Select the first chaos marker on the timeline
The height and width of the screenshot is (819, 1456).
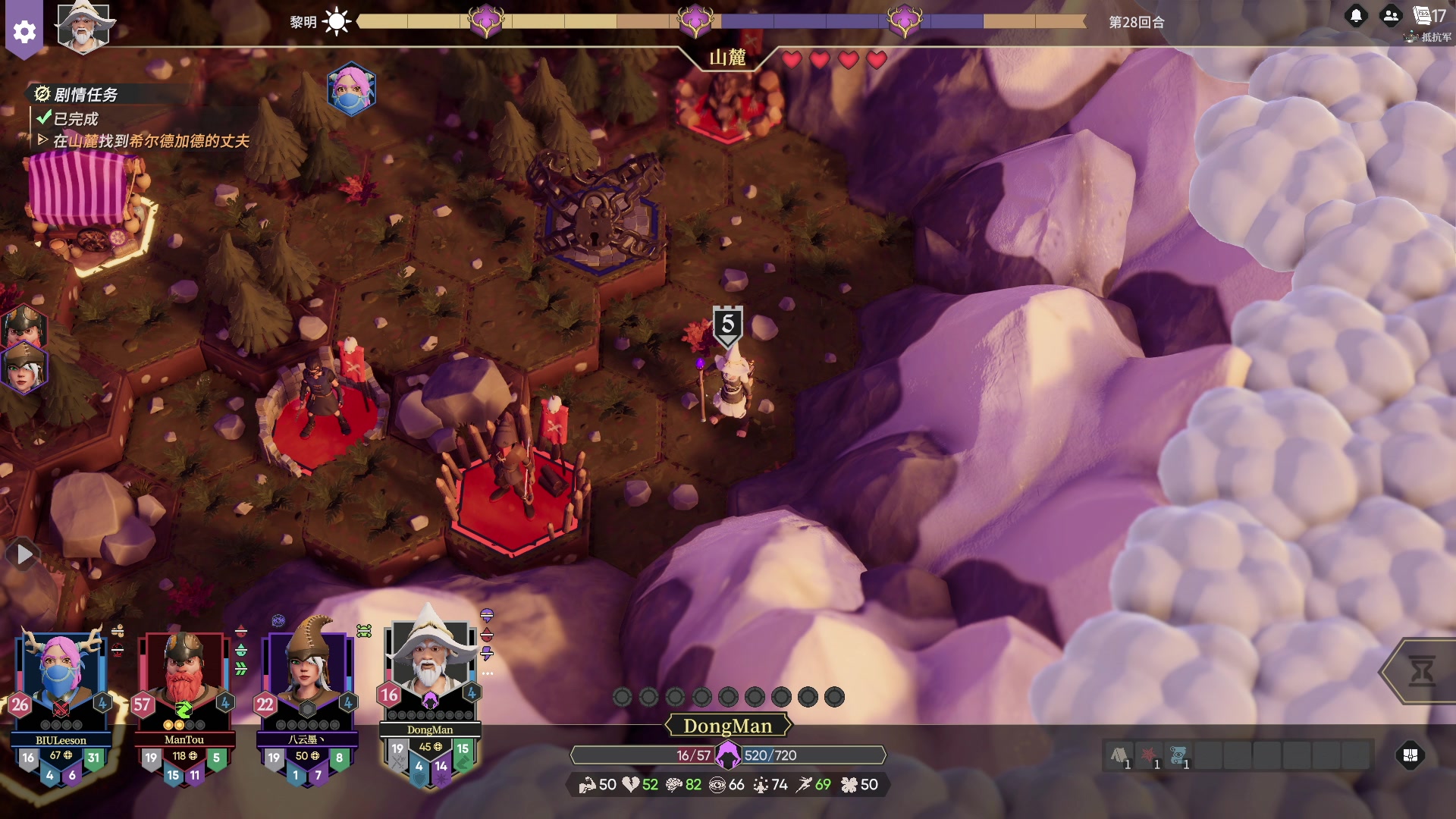click(x=486, y=20)
